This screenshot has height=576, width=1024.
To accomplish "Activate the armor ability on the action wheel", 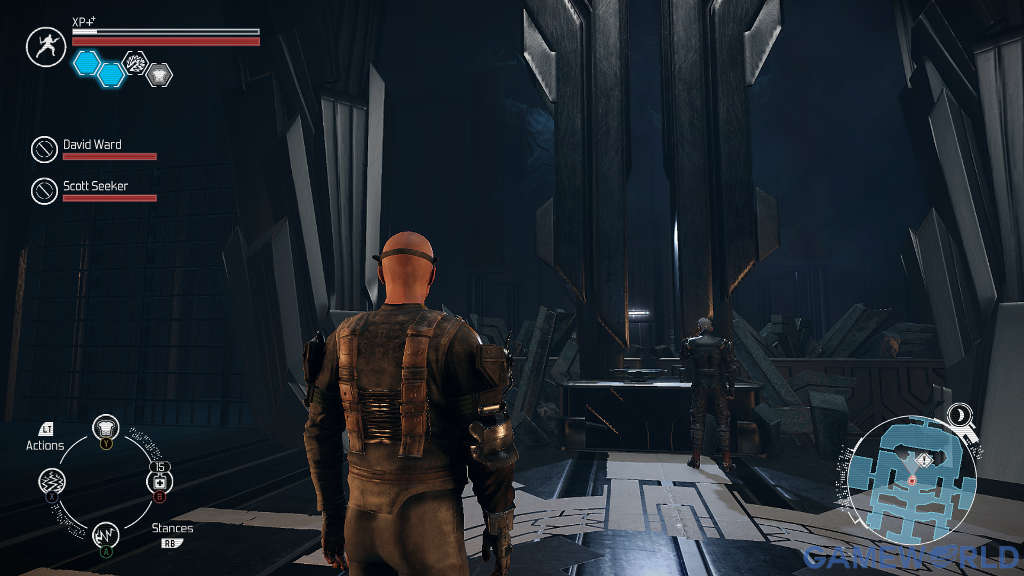I will click(x=106, y=428).
